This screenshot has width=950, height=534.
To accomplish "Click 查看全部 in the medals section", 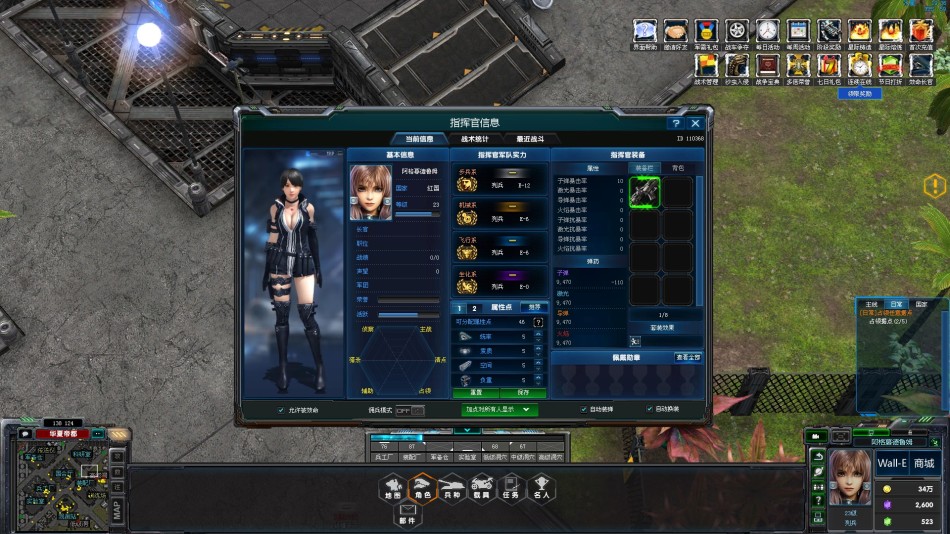I will [687, 357].
